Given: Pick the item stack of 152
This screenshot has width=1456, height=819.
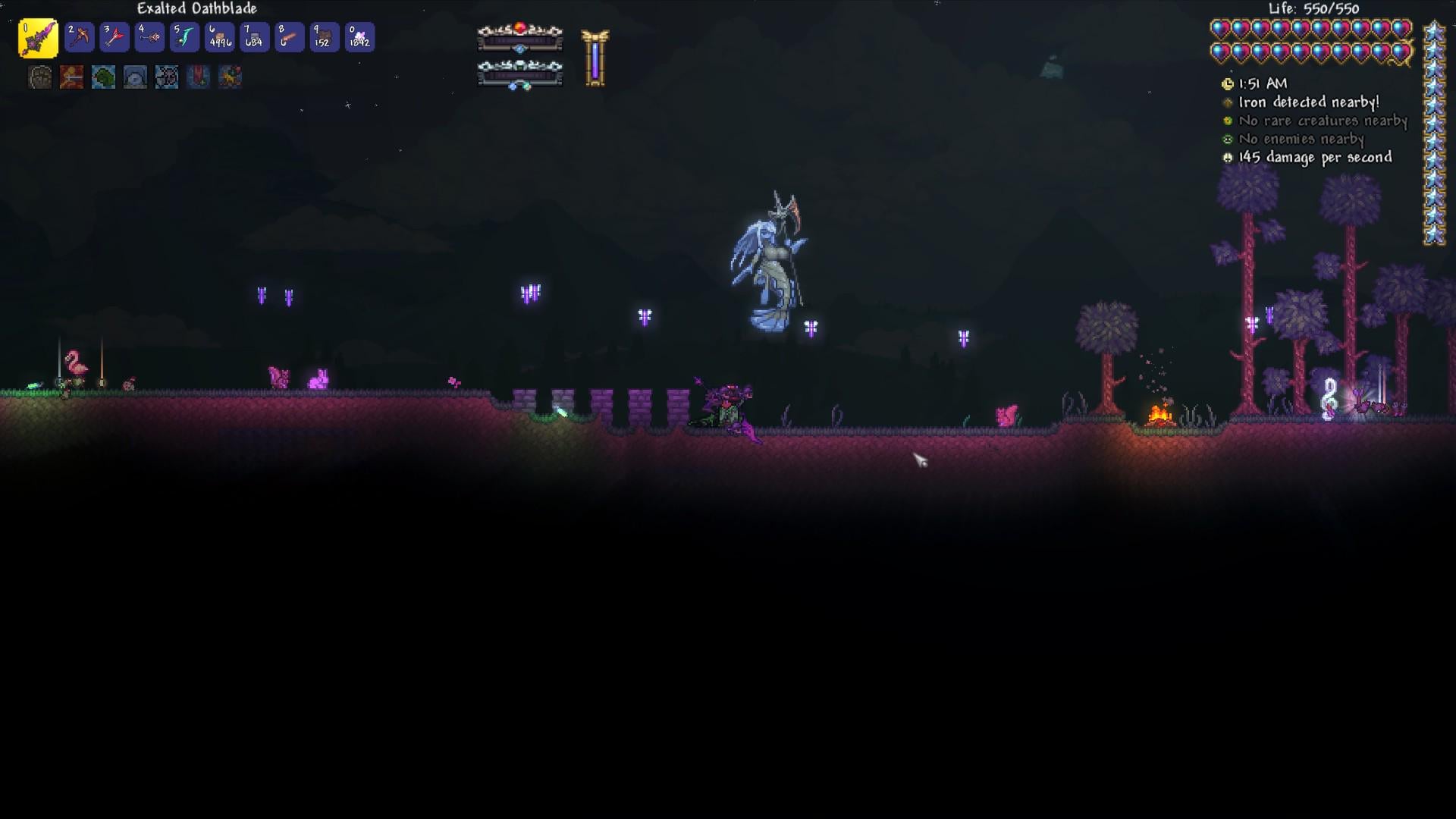Looking at the screenshot, I should (x=324, y=37).
